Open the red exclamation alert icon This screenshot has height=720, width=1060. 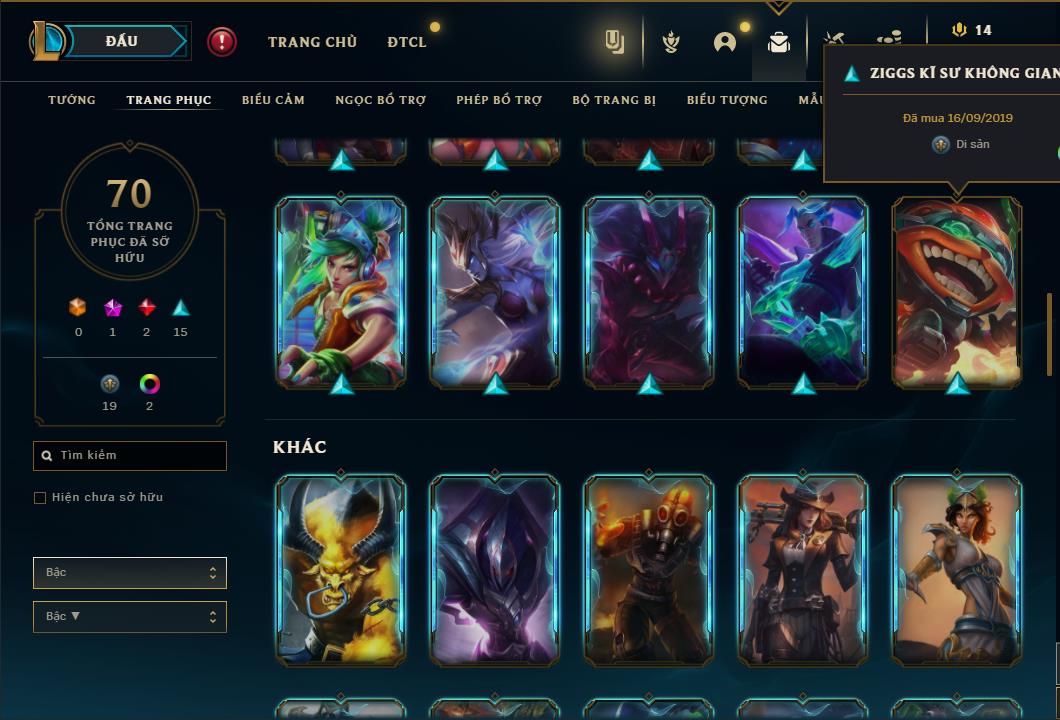point(222,42)
